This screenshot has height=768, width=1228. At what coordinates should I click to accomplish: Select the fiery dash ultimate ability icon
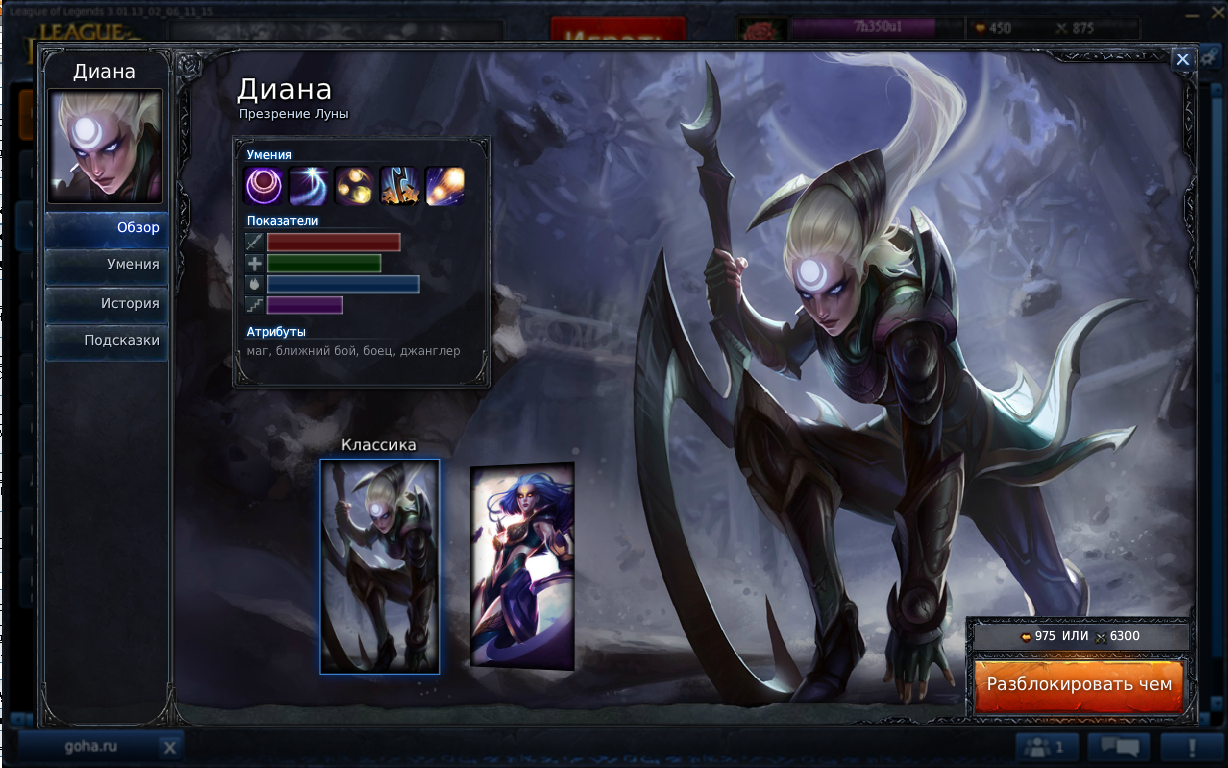445,186
